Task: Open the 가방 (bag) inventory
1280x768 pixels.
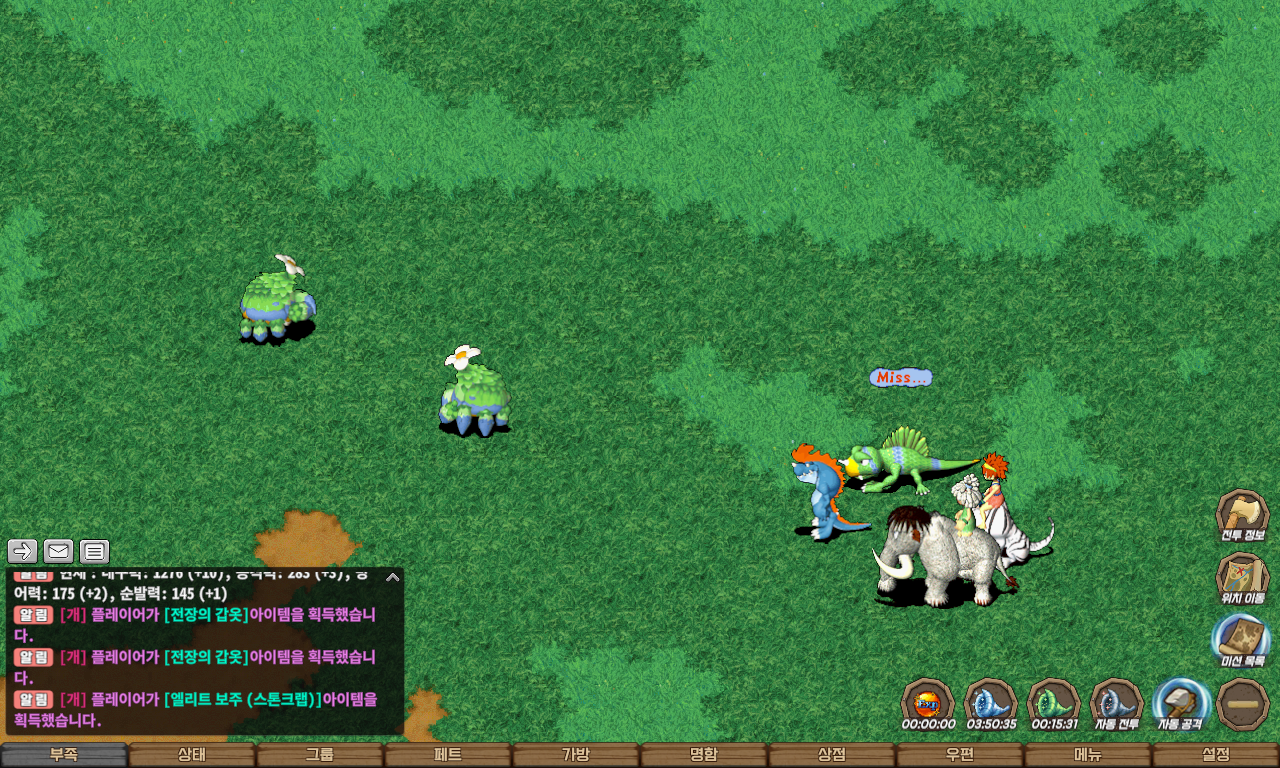Action: [x=576, y=755]
